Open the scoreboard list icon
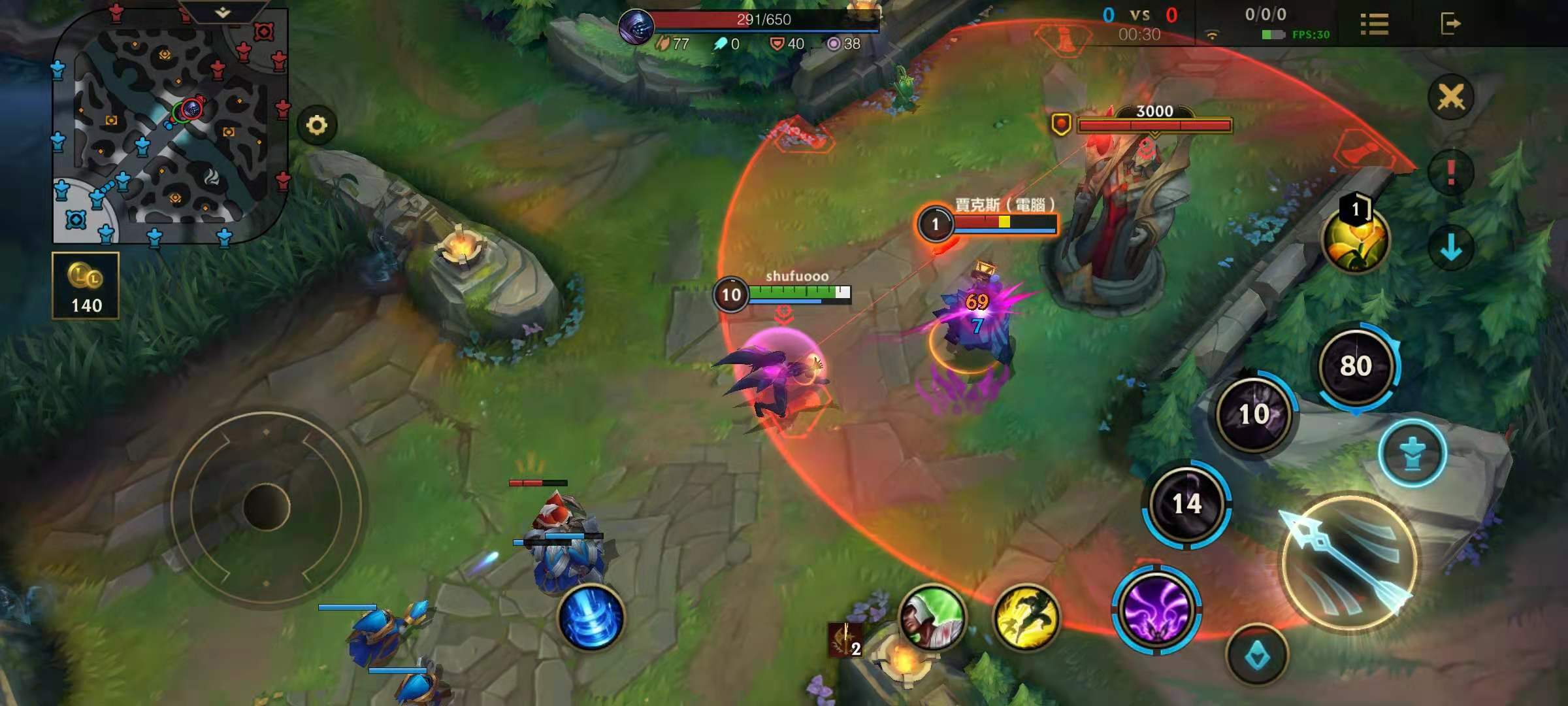This screenshot has height=706, width=1568. (1374, 24)
